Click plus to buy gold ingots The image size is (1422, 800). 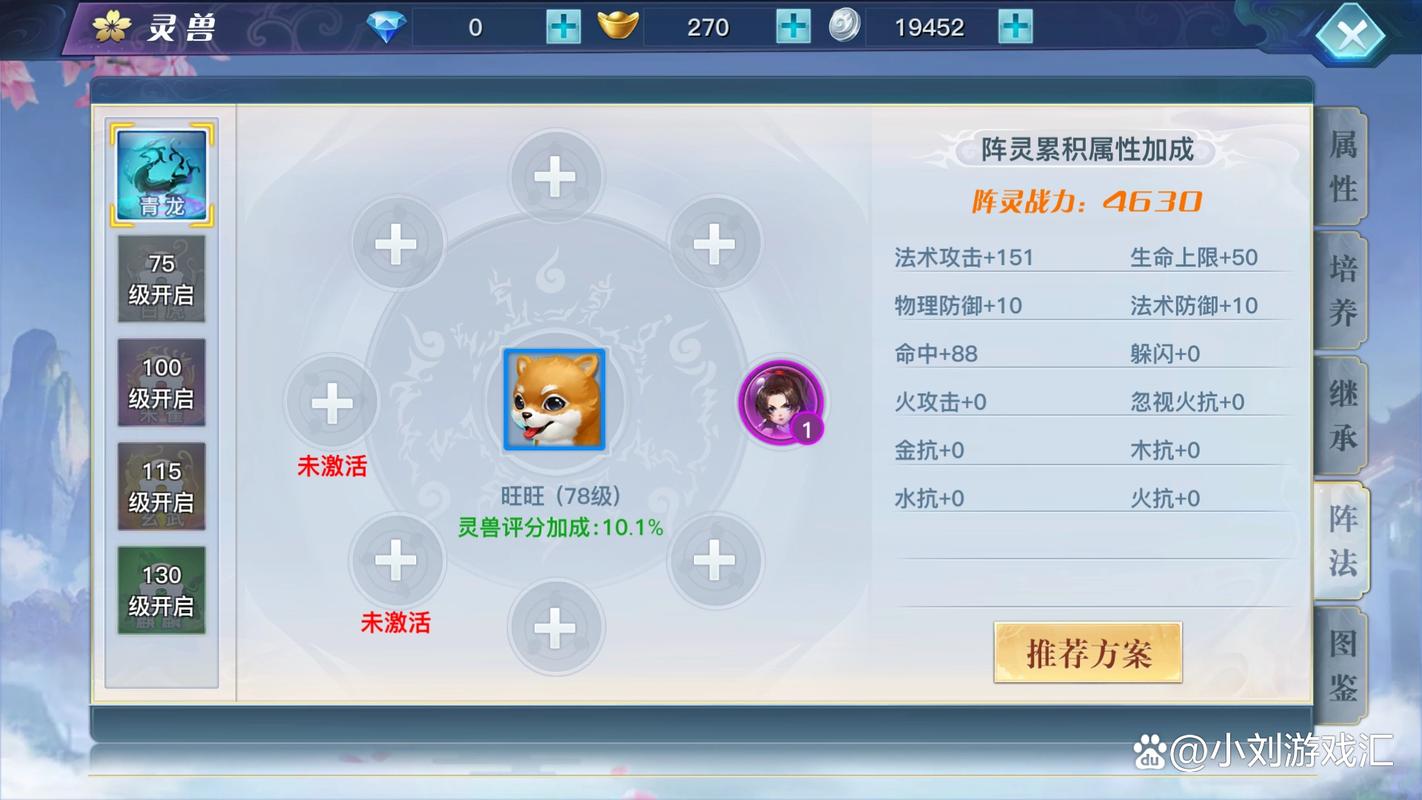point(791,27)
